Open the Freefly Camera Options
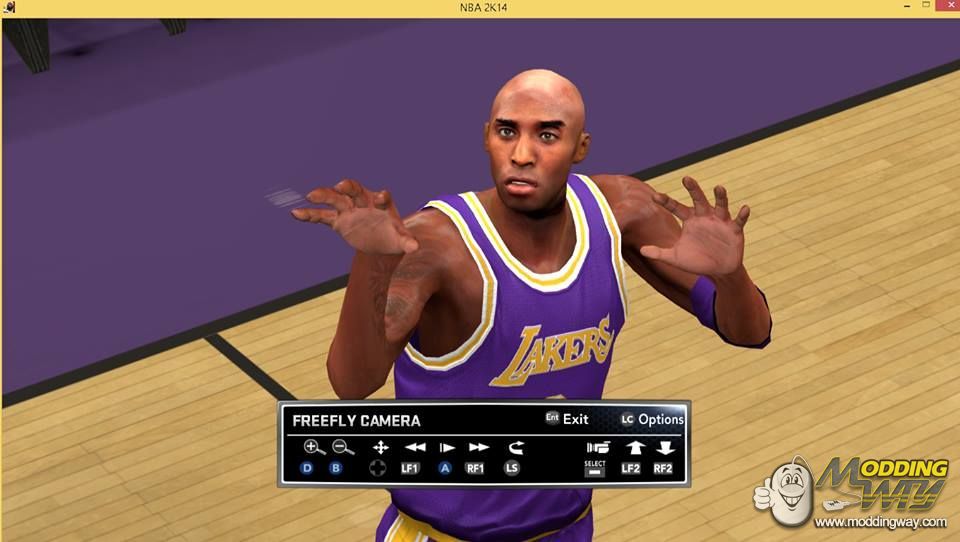This screenshot has width=960, height=542. (653, 420)
